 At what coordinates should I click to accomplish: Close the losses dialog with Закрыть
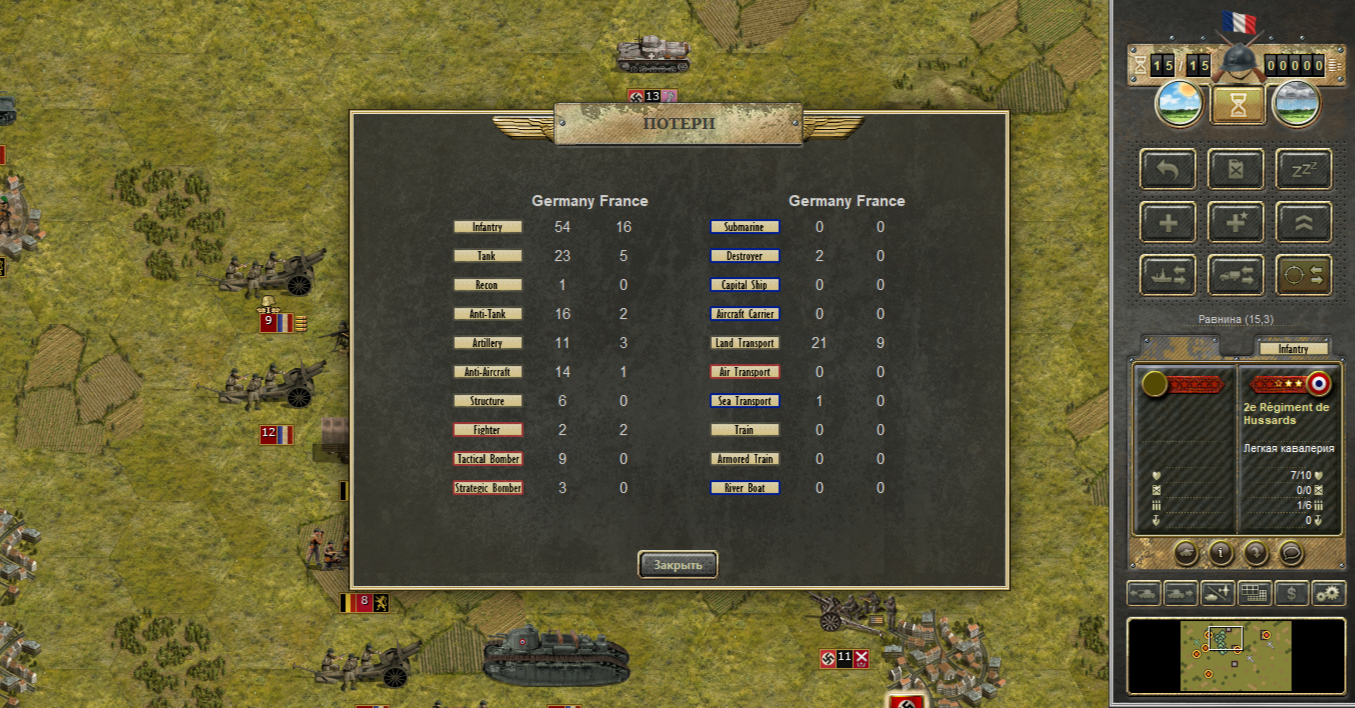click(678, 564)
